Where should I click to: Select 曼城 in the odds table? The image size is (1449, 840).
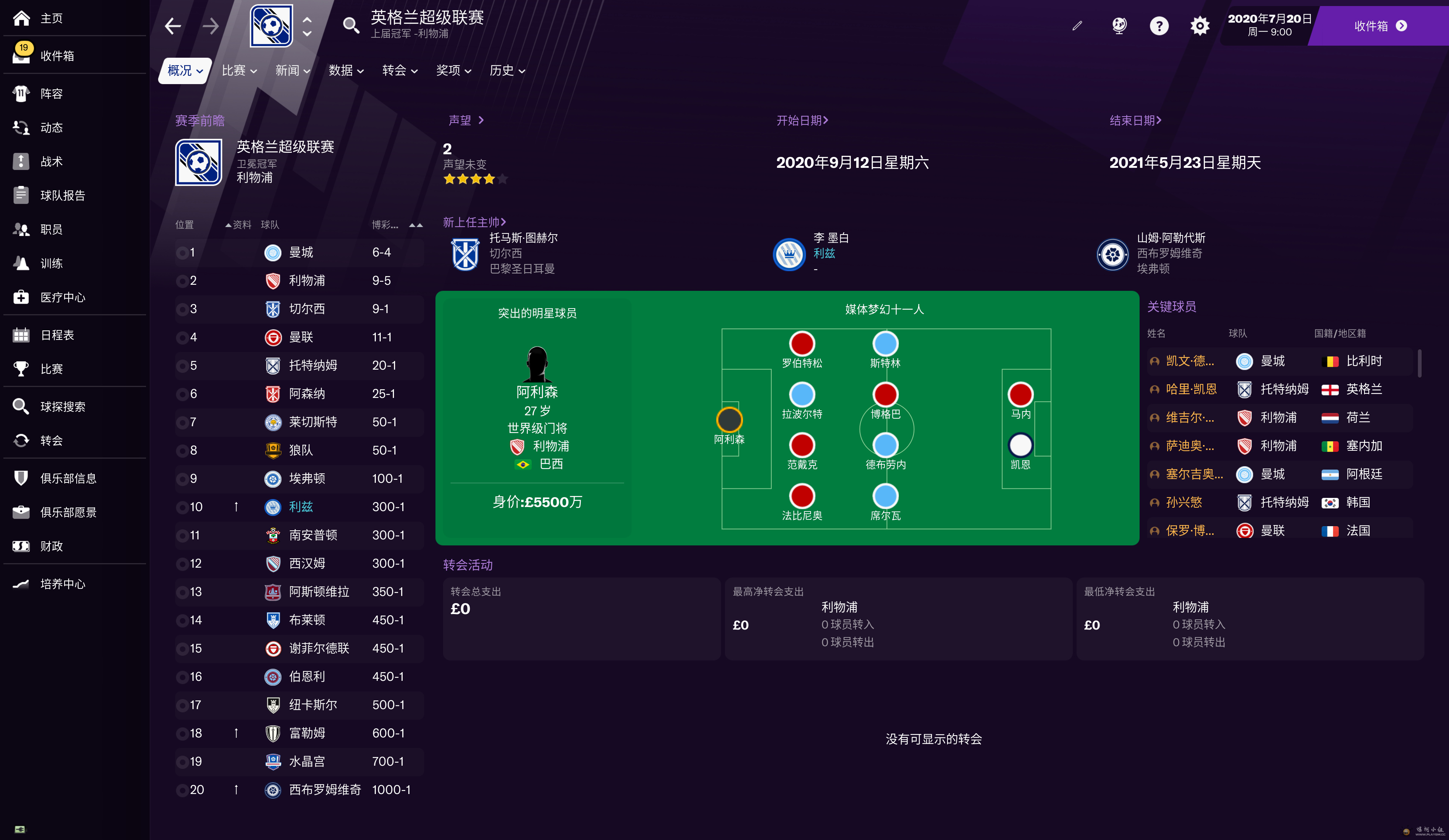pyautogui.click(x=301, y=252)
